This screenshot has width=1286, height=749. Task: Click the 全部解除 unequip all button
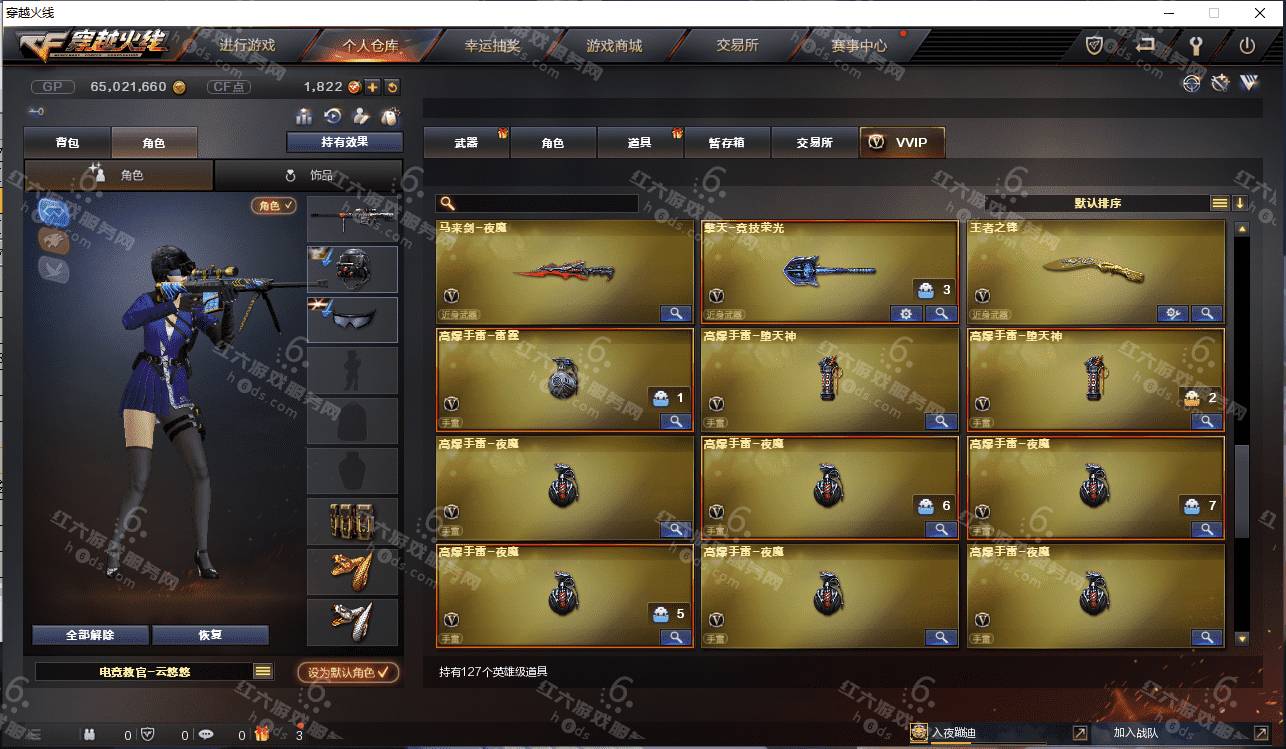point(90,635)
